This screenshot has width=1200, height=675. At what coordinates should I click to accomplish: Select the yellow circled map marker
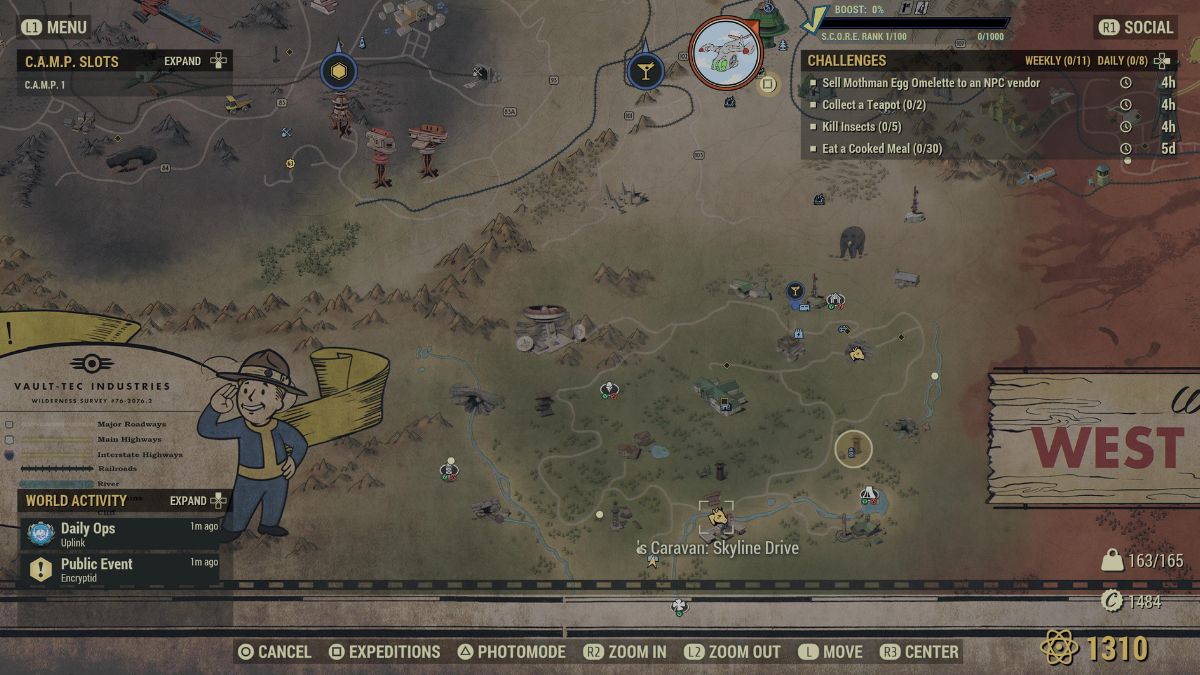coord(853,450)
